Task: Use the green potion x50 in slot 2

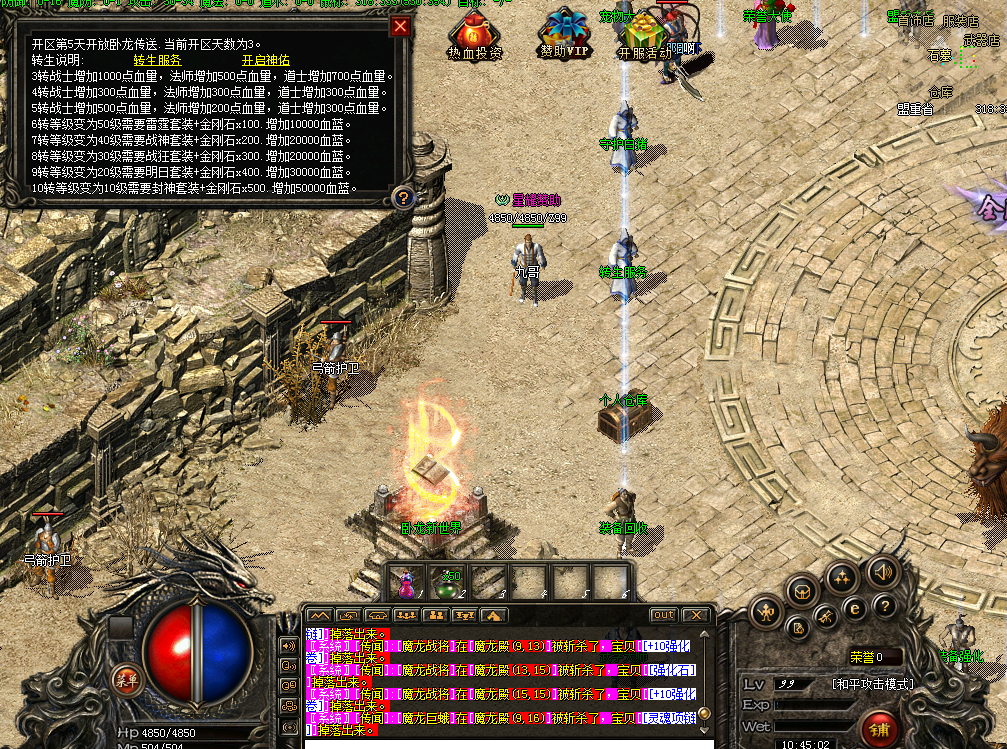Action: [447, 580]
